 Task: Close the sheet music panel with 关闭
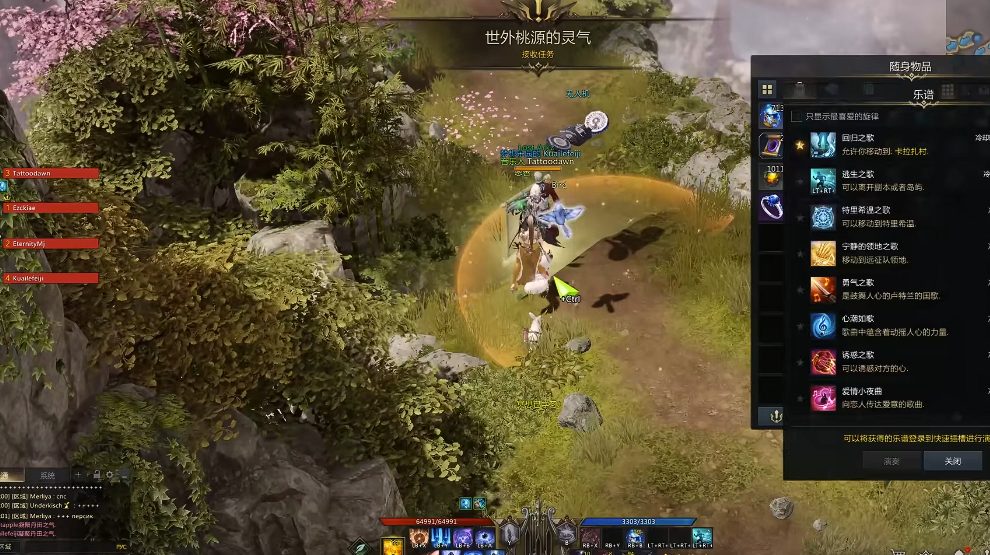point(952,461)
